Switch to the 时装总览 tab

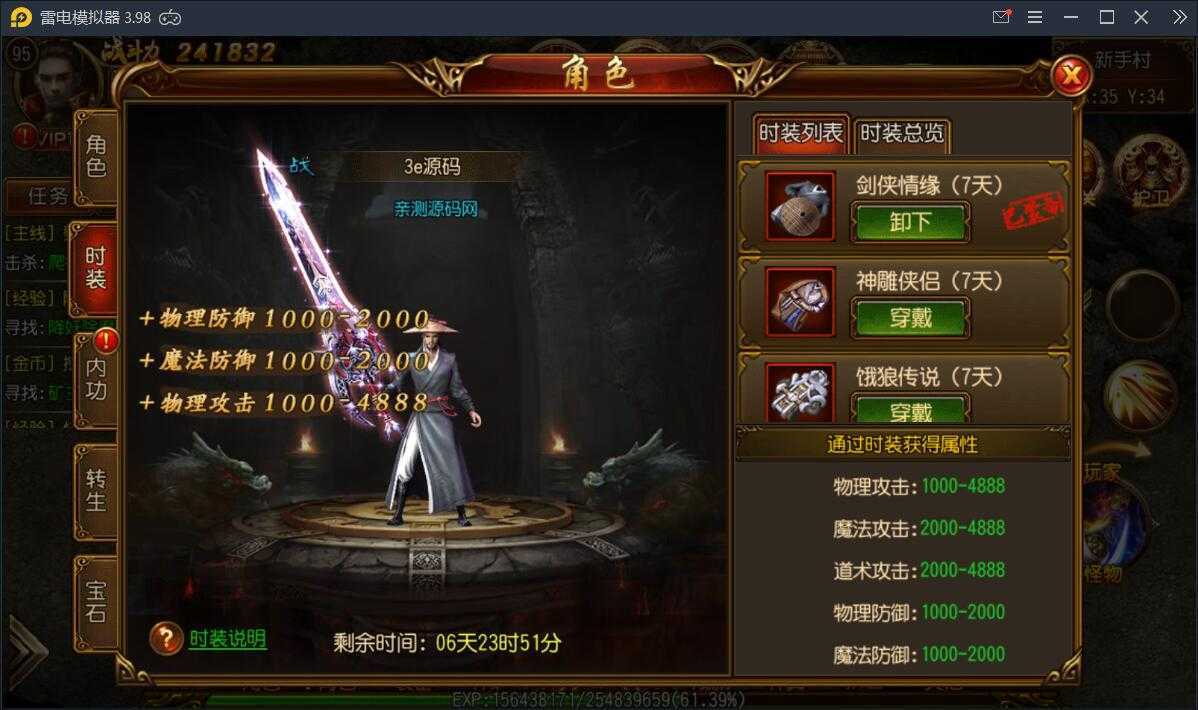(902, 133)
